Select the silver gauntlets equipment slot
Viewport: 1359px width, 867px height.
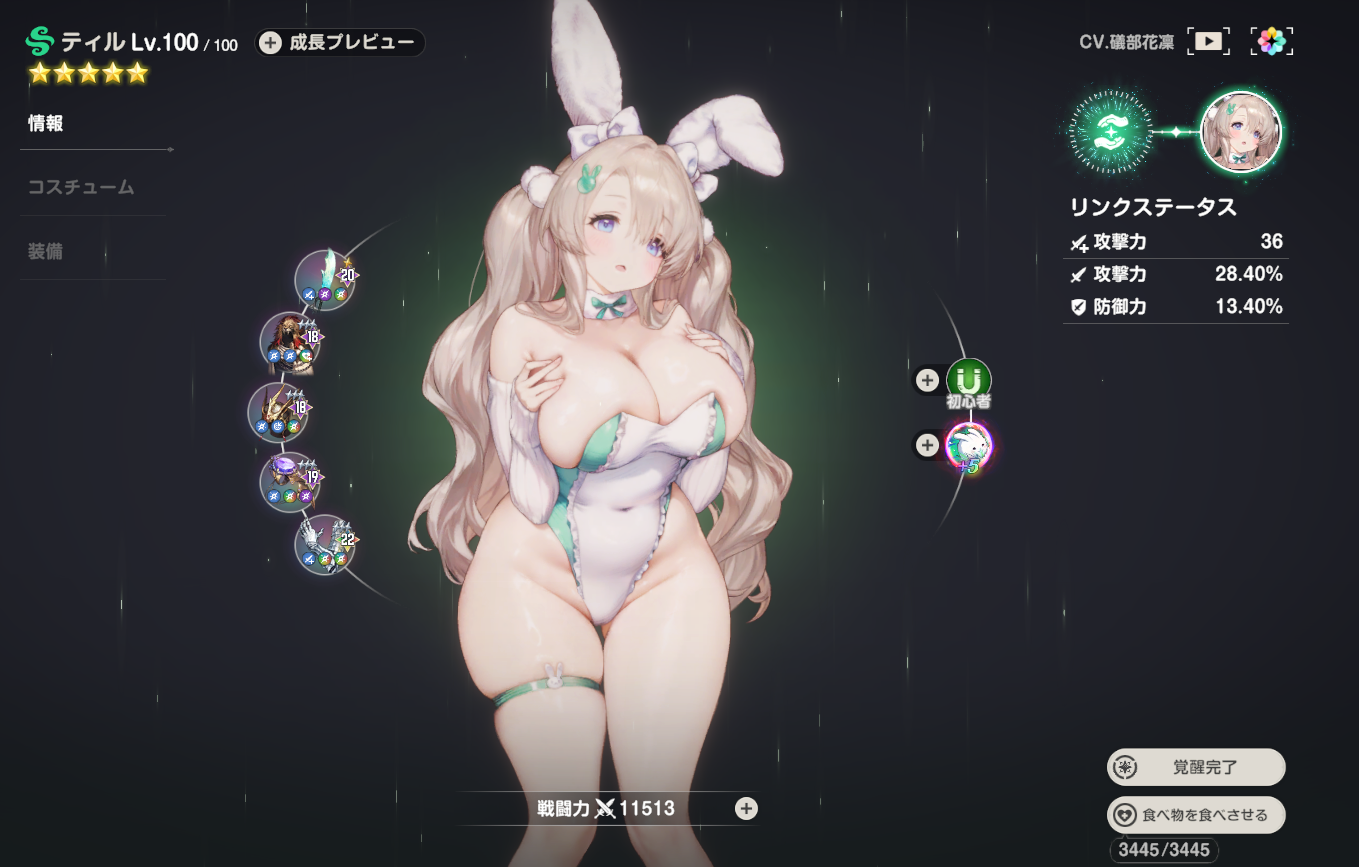coord(325,544)
